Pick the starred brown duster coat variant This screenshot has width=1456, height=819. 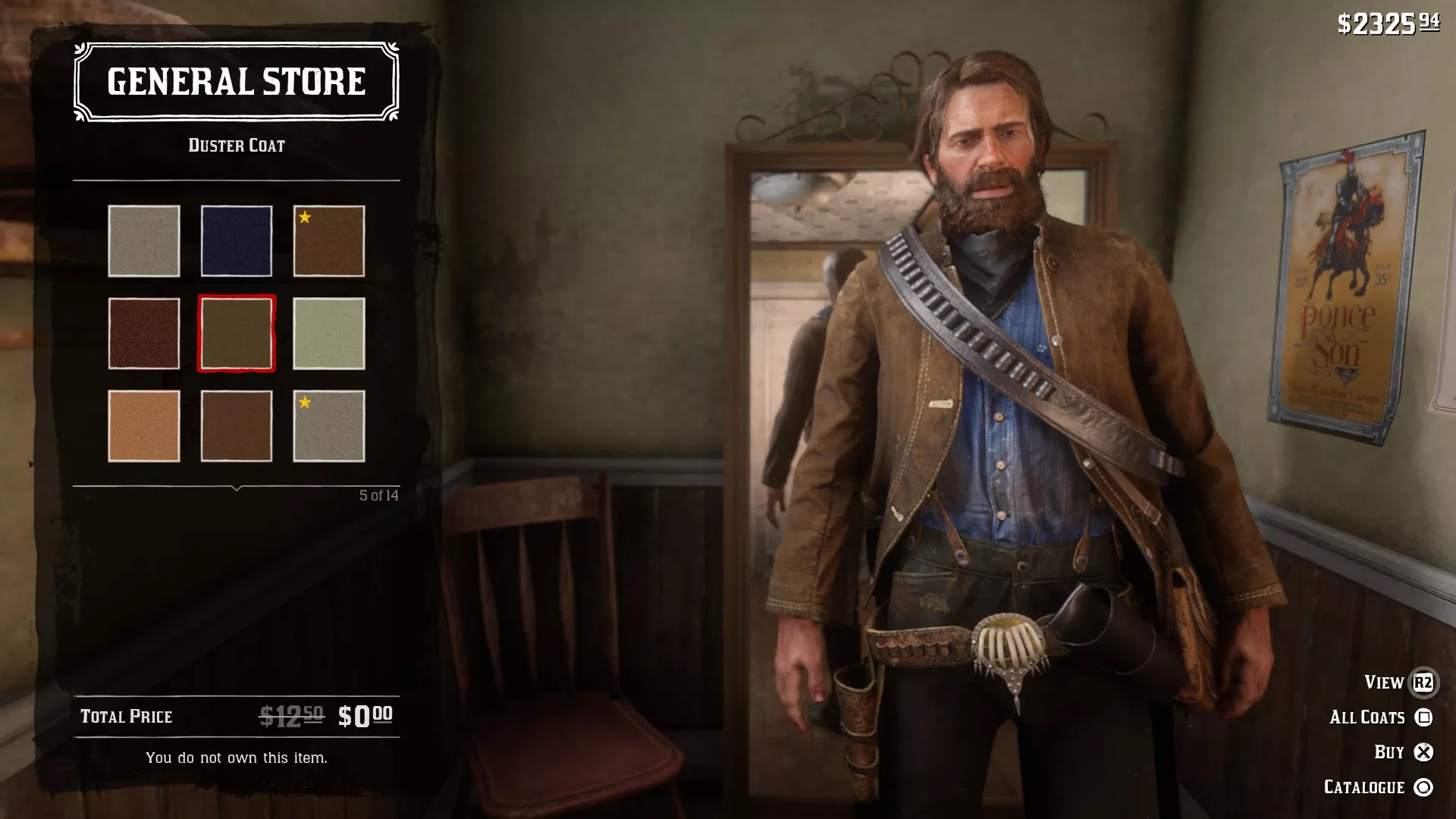(x=328, y=240)
